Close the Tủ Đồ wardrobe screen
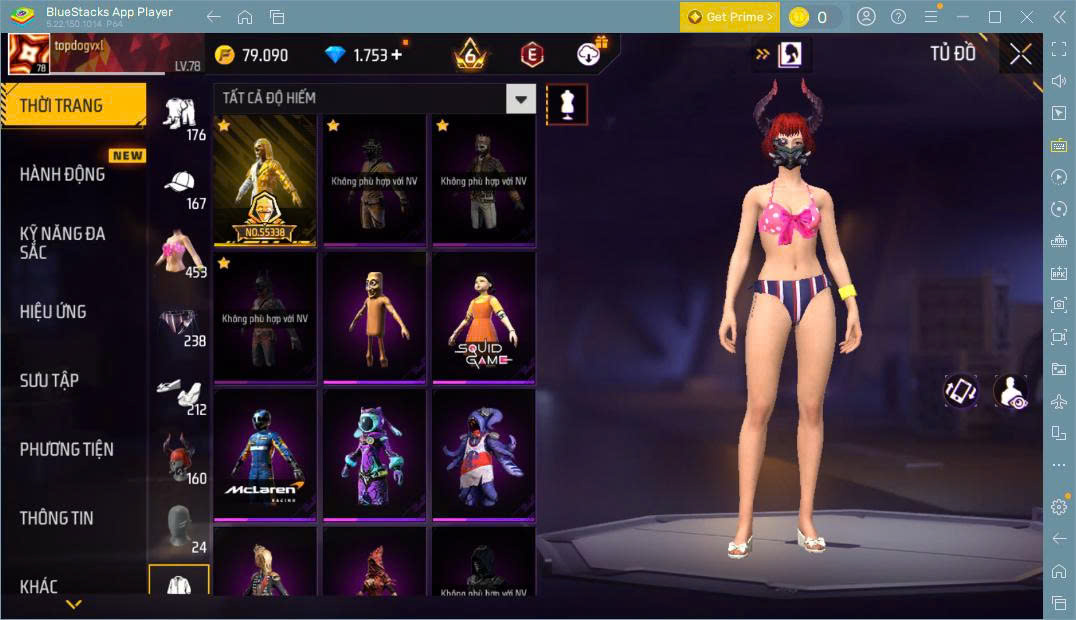This screenshot has height=620, width=1076. tap(1020, 54)
